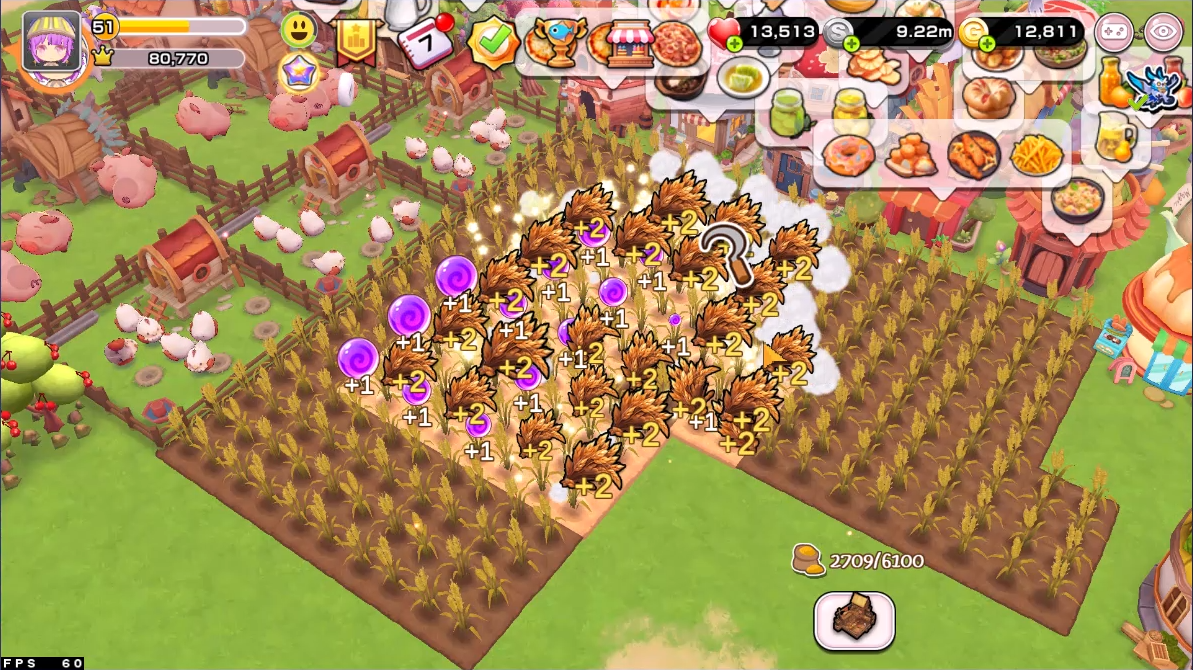Screen dimensions: 1193x670
Task: Open the rainbow star badge icon
Action: coord(298,74)
